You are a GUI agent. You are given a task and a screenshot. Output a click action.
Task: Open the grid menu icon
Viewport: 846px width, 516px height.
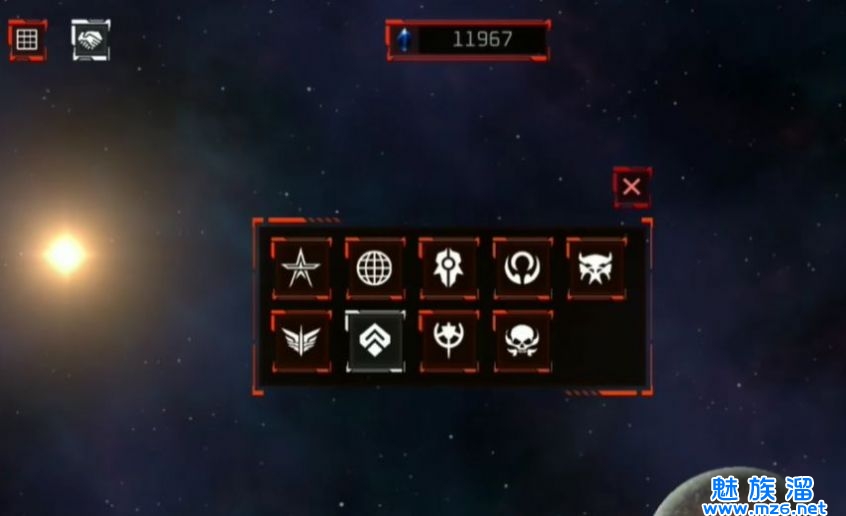pos(27,40)
